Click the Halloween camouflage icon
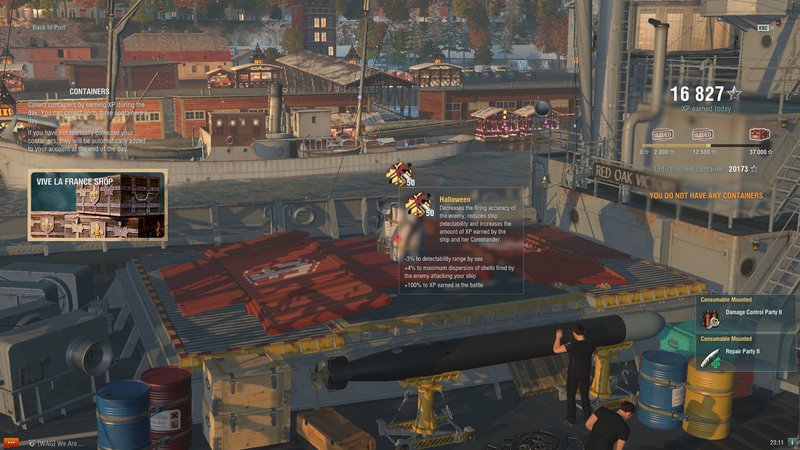The width and height of the screenshot is (800, 450). tap(419, 203)
